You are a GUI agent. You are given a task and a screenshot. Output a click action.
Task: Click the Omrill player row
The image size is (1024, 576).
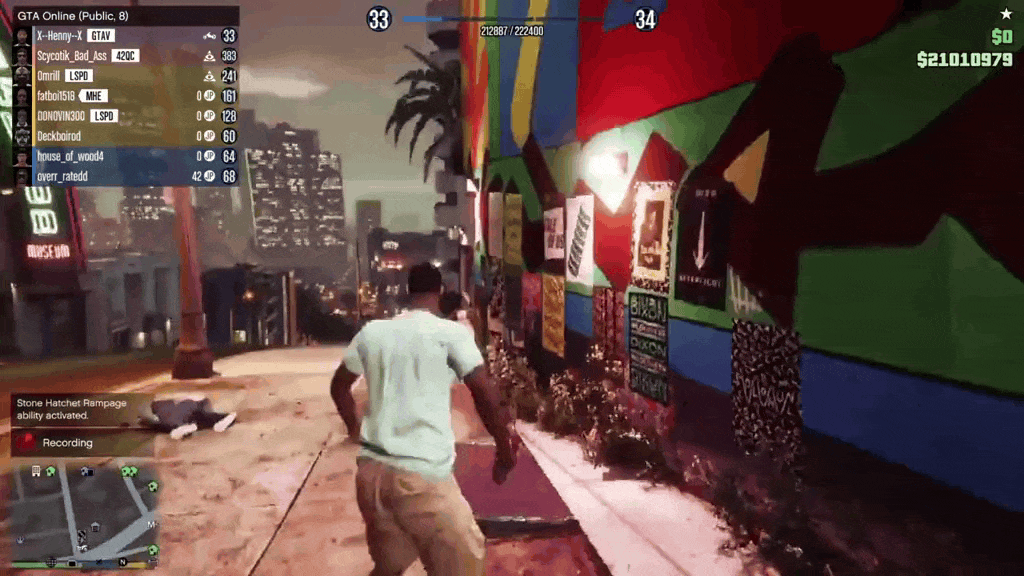[x=49, y=76]
